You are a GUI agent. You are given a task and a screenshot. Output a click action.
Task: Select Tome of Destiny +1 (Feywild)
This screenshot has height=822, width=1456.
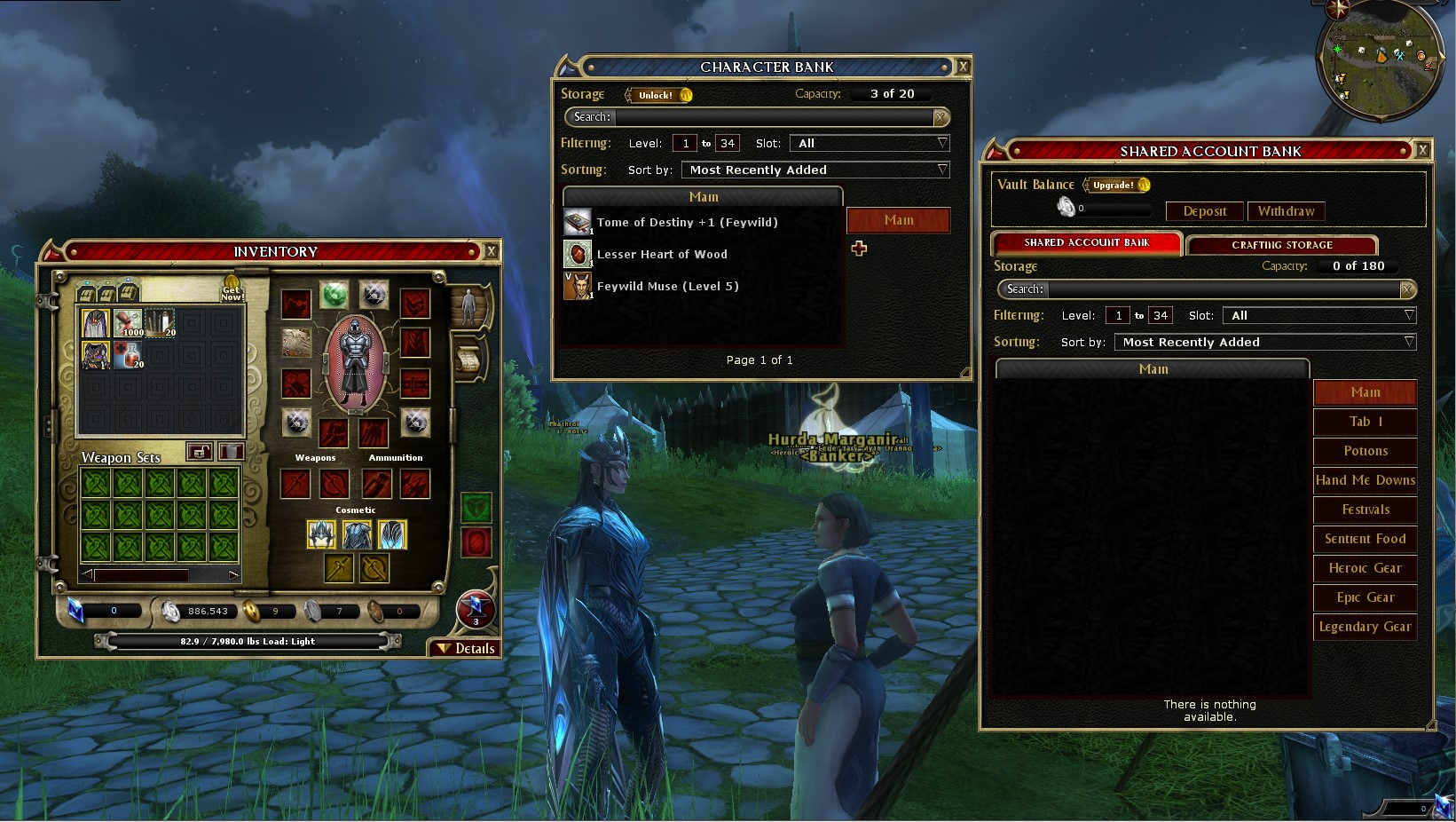click(x=687, y=222)
